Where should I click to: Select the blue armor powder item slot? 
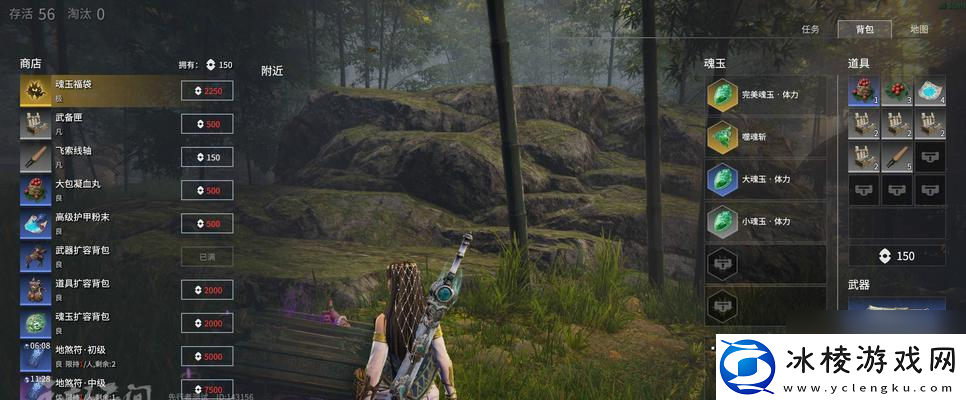tap(930, 92)
